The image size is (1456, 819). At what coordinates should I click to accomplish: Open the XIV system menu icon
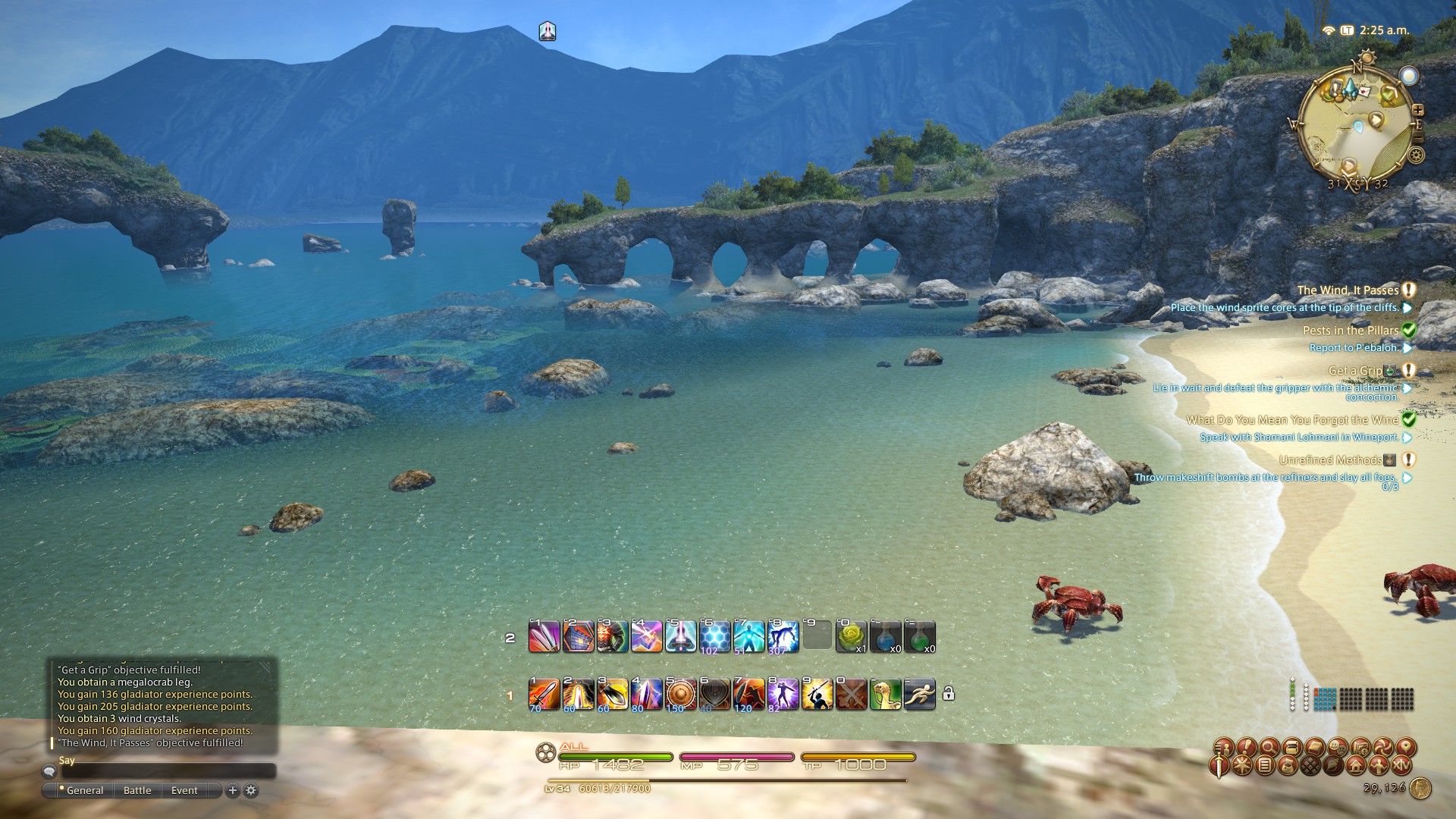click(x=1401, y=765)
